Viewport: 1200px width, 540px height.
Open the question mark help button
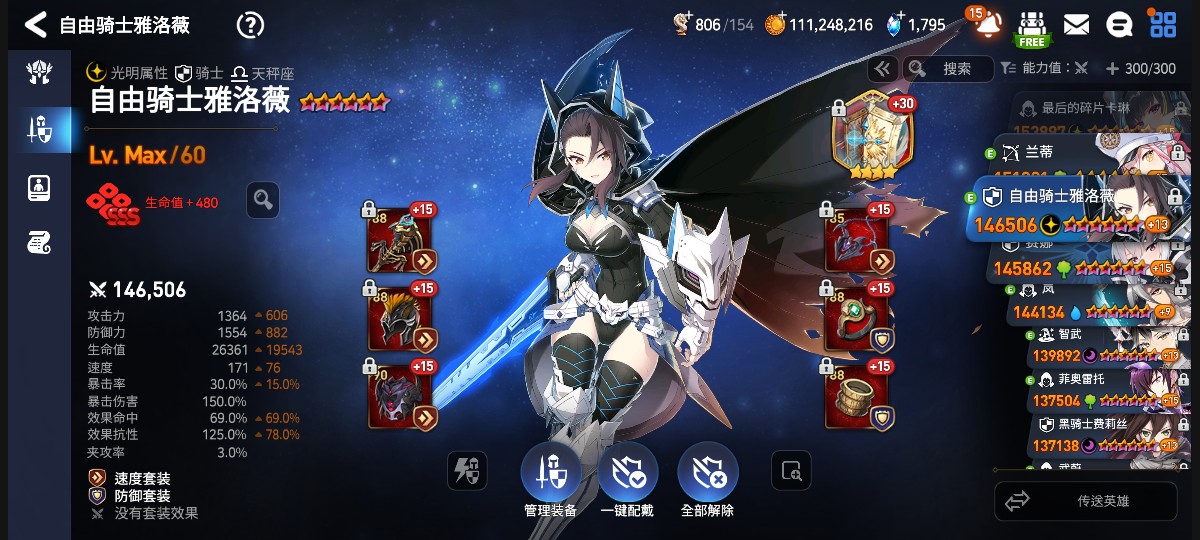point(250,25)
